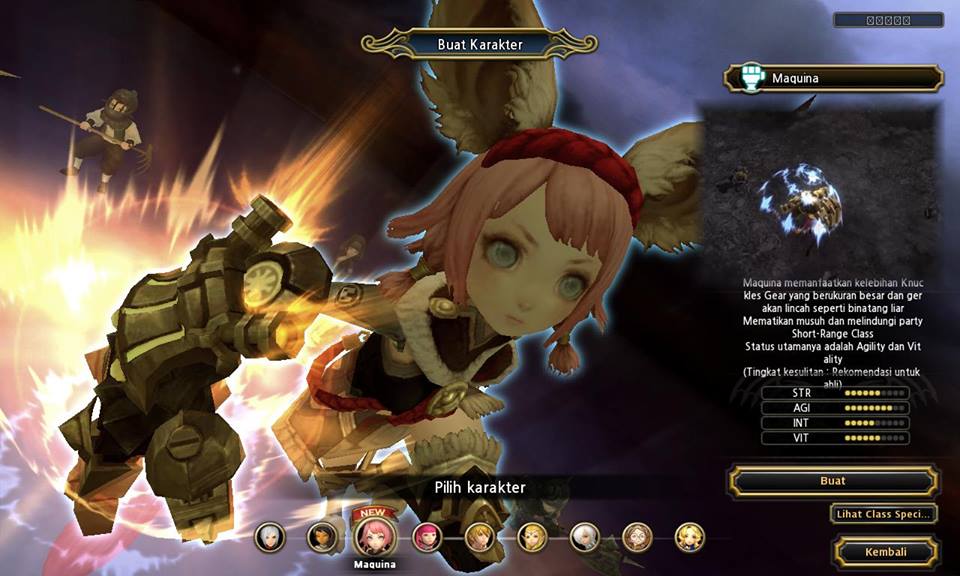Click the Buat button to create character
Viewport: 960px width, 576px height.
(x=832, y=481)
